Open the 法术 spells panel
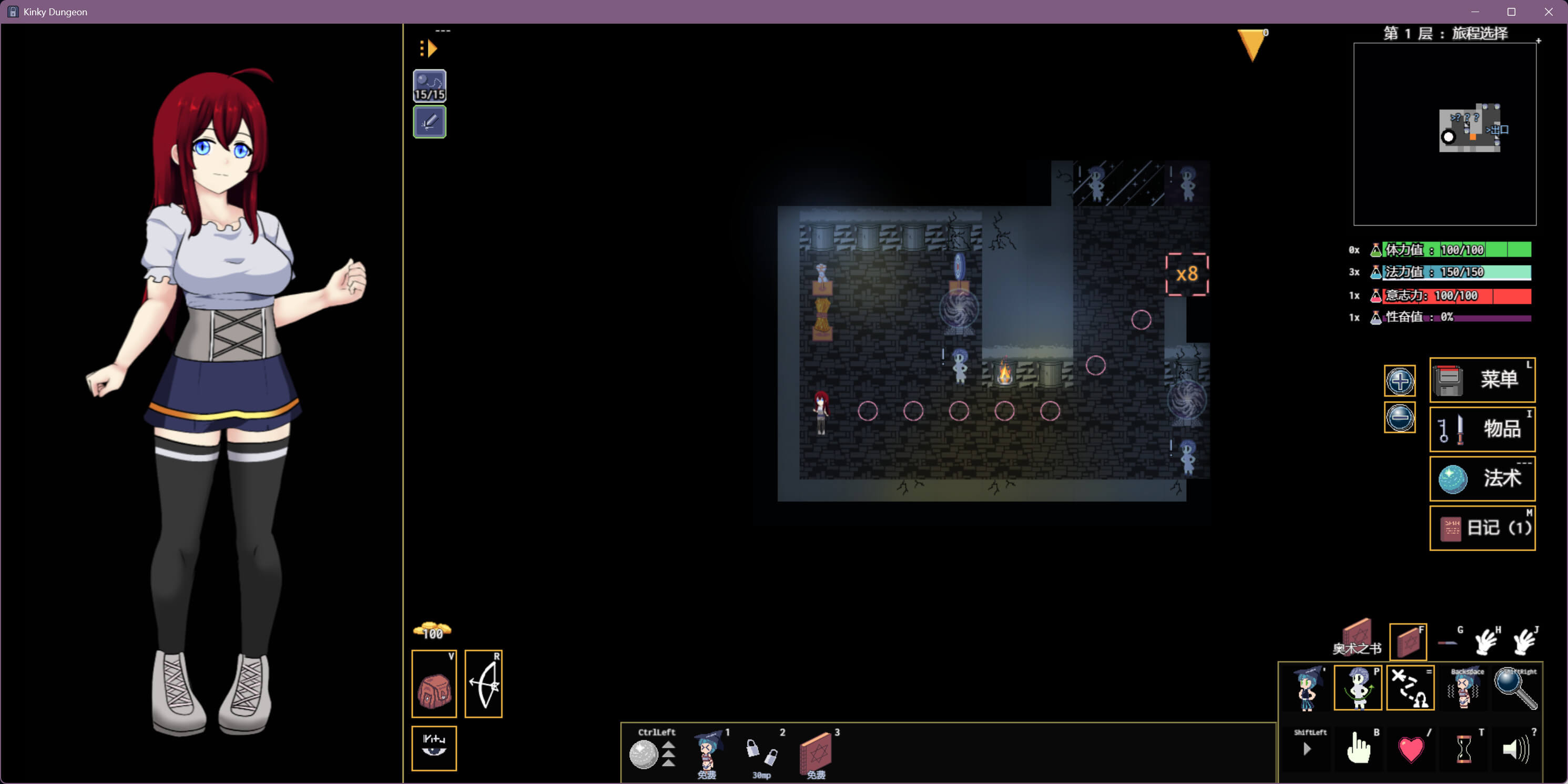Image resolution: width=1568 pixels, height=784 pixels. coord(1482,478)
